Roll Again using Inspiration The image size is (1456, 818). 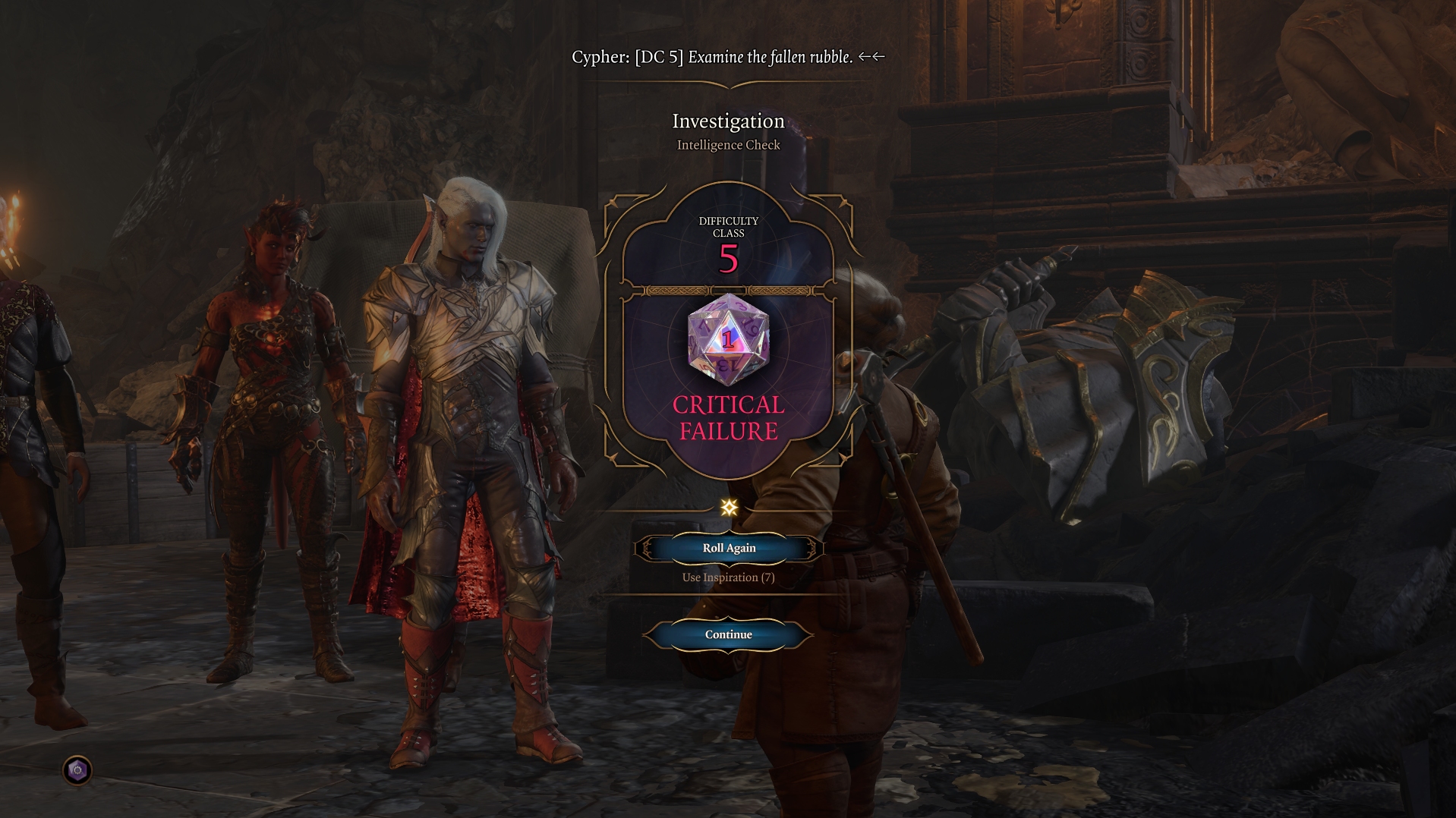coord(728,548)
